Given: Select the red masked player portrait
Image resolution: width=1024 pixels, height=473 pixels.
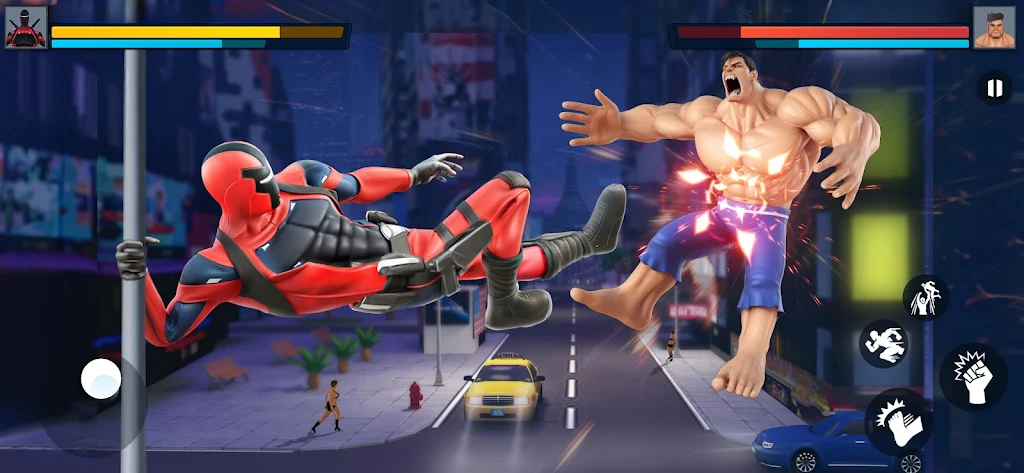Looking at the screenshot, I should coord(25,29).
